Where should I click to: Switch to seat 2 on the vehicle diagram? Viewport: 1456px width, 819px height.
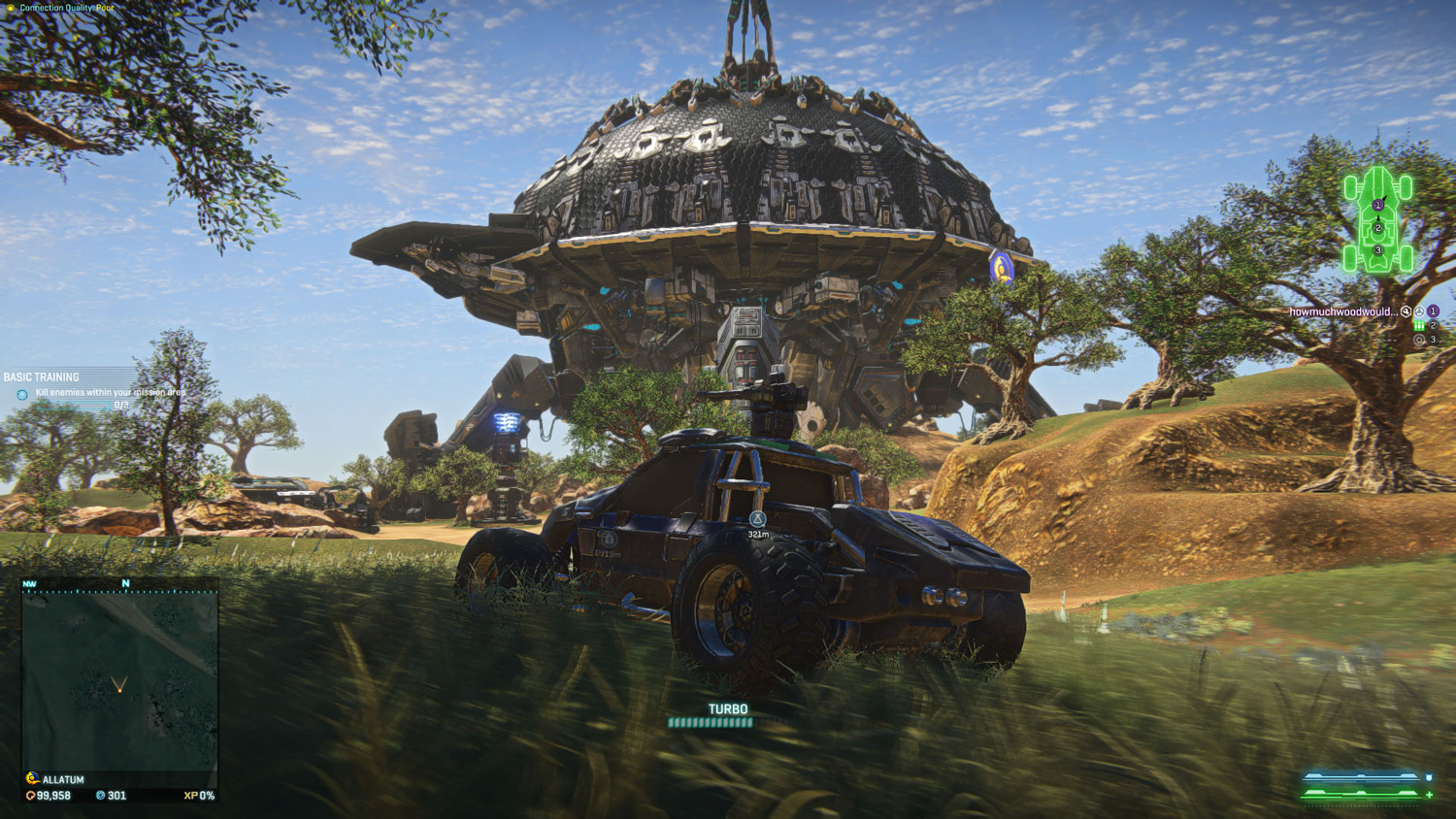1377,228
